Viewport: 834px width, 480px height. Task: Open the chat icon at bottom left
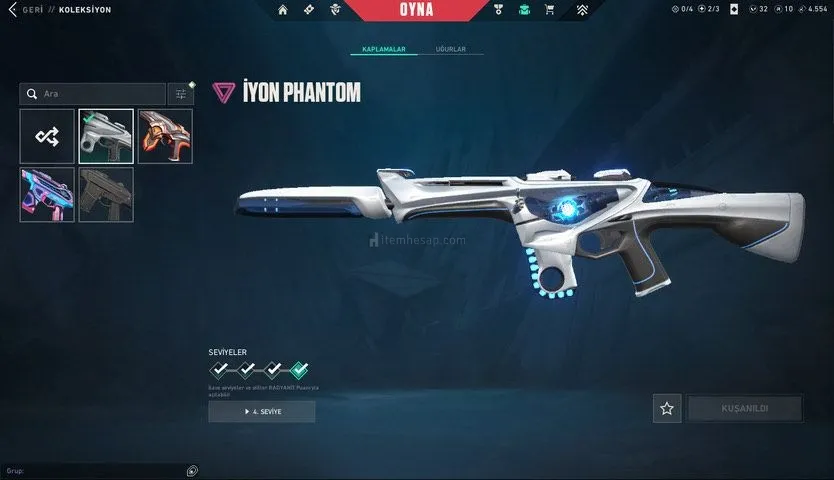pyautogui.click(x=192, y=470)
